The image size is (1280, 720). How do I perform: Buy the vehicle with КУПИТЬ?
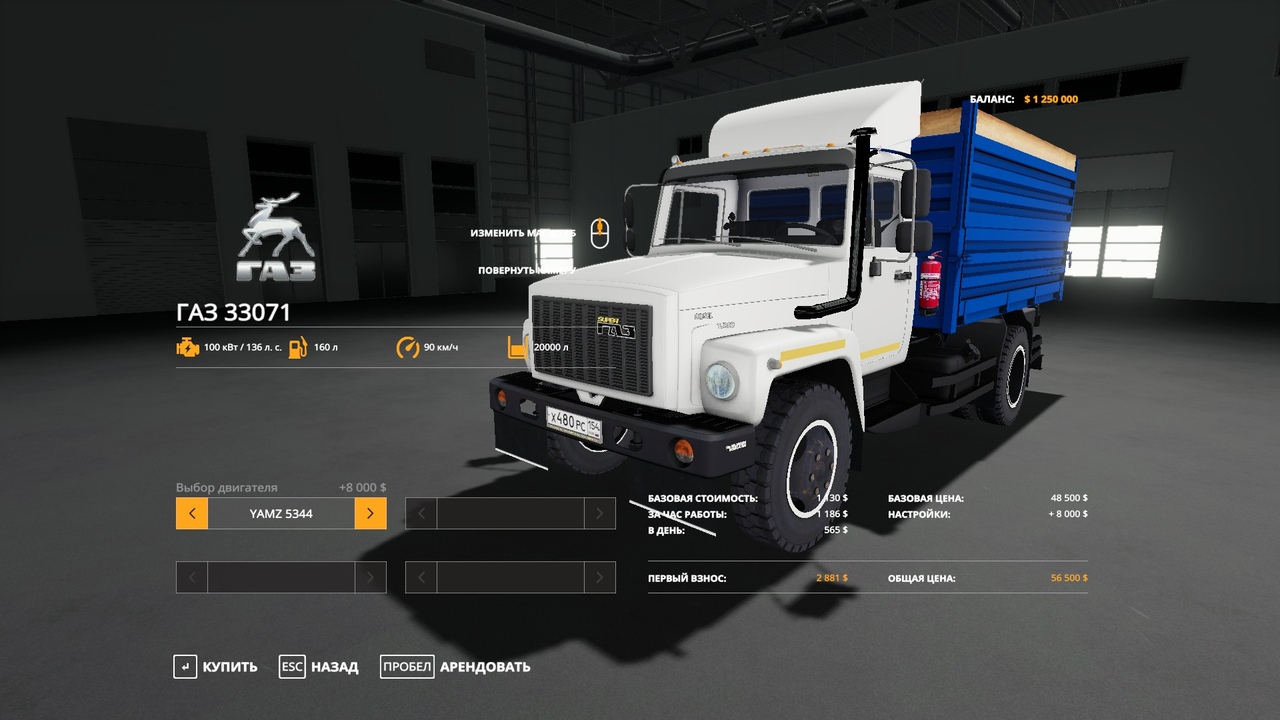216,667
